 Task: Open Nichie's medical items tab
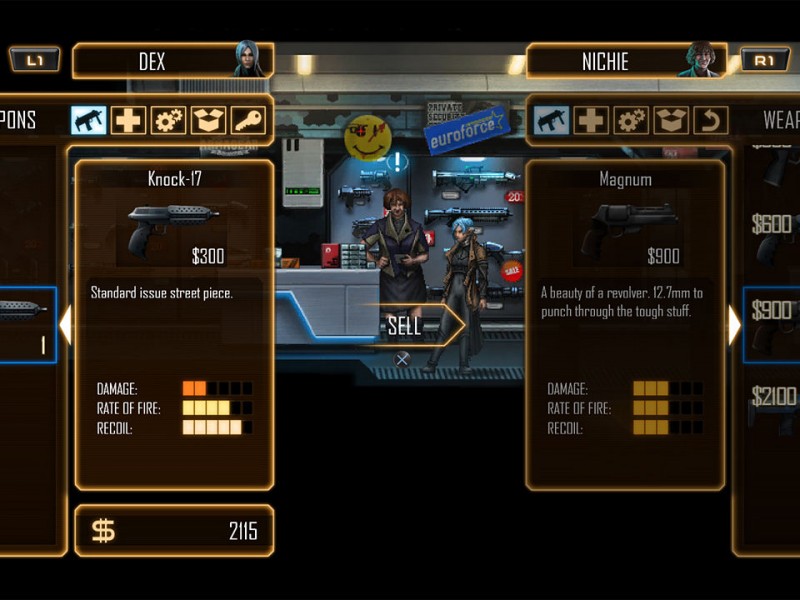click(591, 120)
